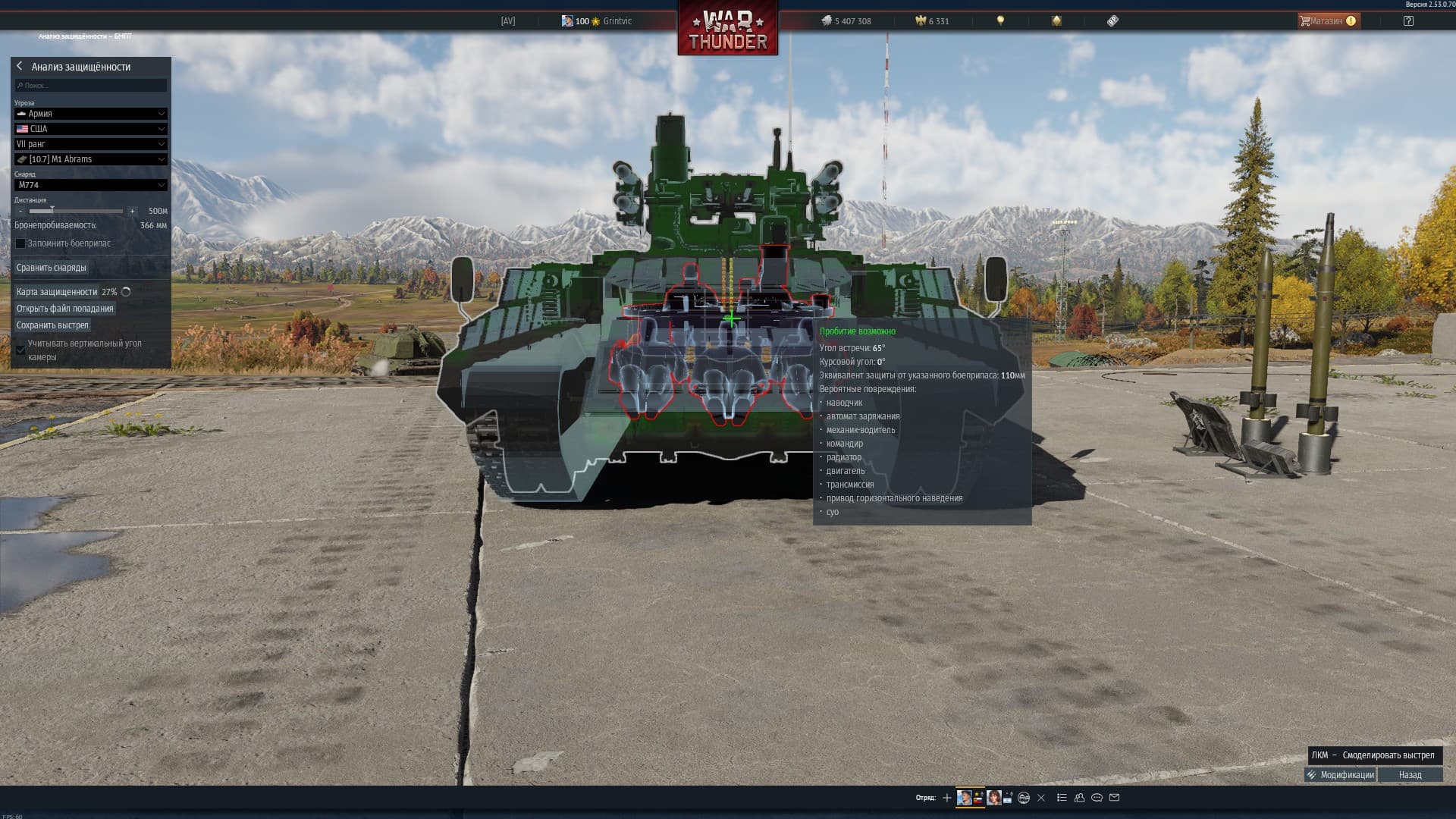Add a squad member with the plus icon
The image size is (1456, 819).
(x=946, y=798)
